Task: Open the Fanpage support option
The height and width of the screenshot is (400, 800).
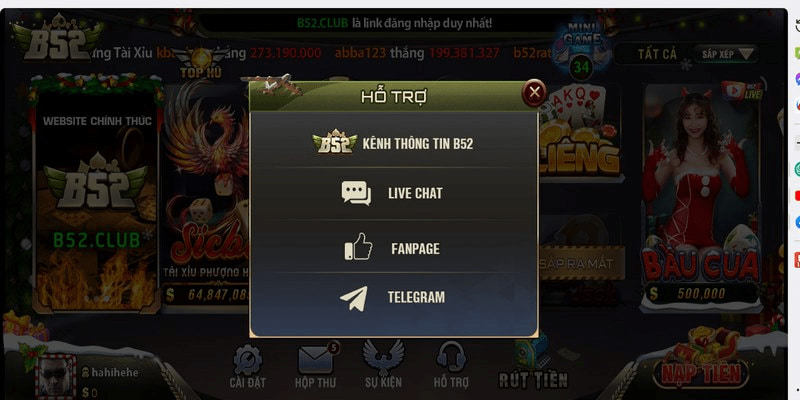Action: (x=393, y=248)
